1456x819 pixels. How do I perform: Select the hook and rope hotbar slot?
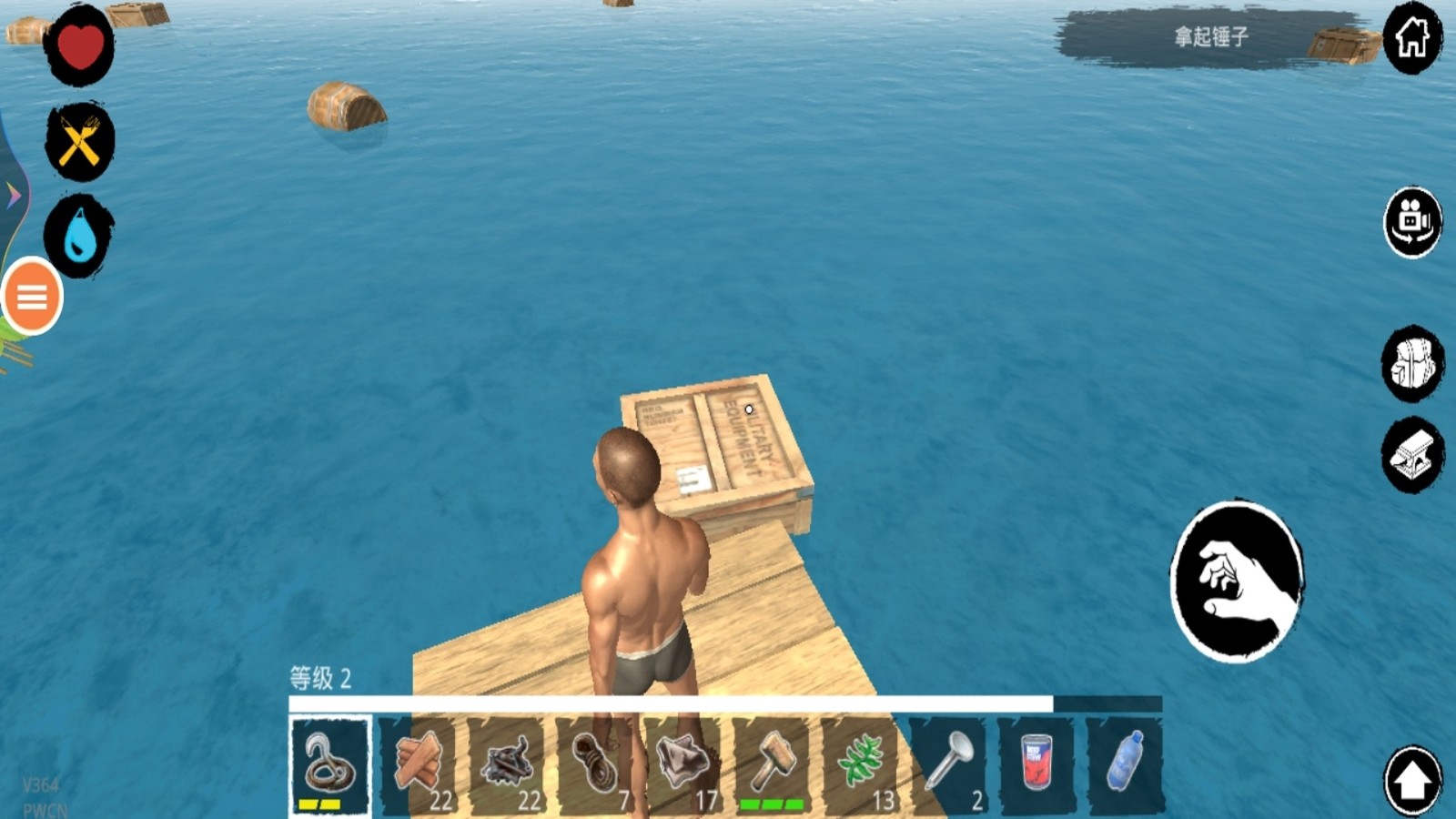(x=329, y=765)
